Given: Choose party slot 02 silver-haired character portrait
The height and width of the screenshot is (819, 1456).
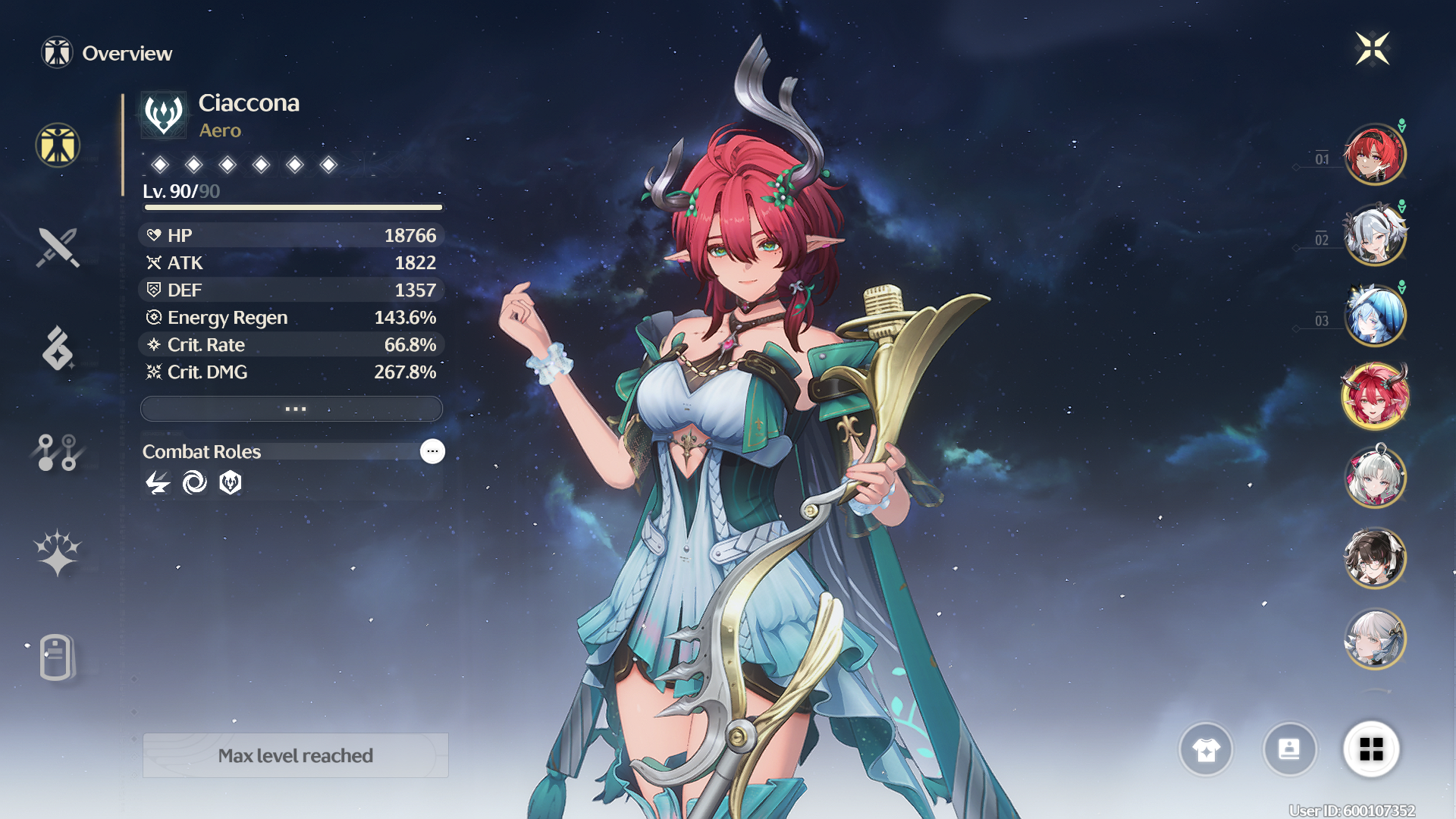Looking at the screenshot, I should pyautogui.click(x=1374, y=236).
